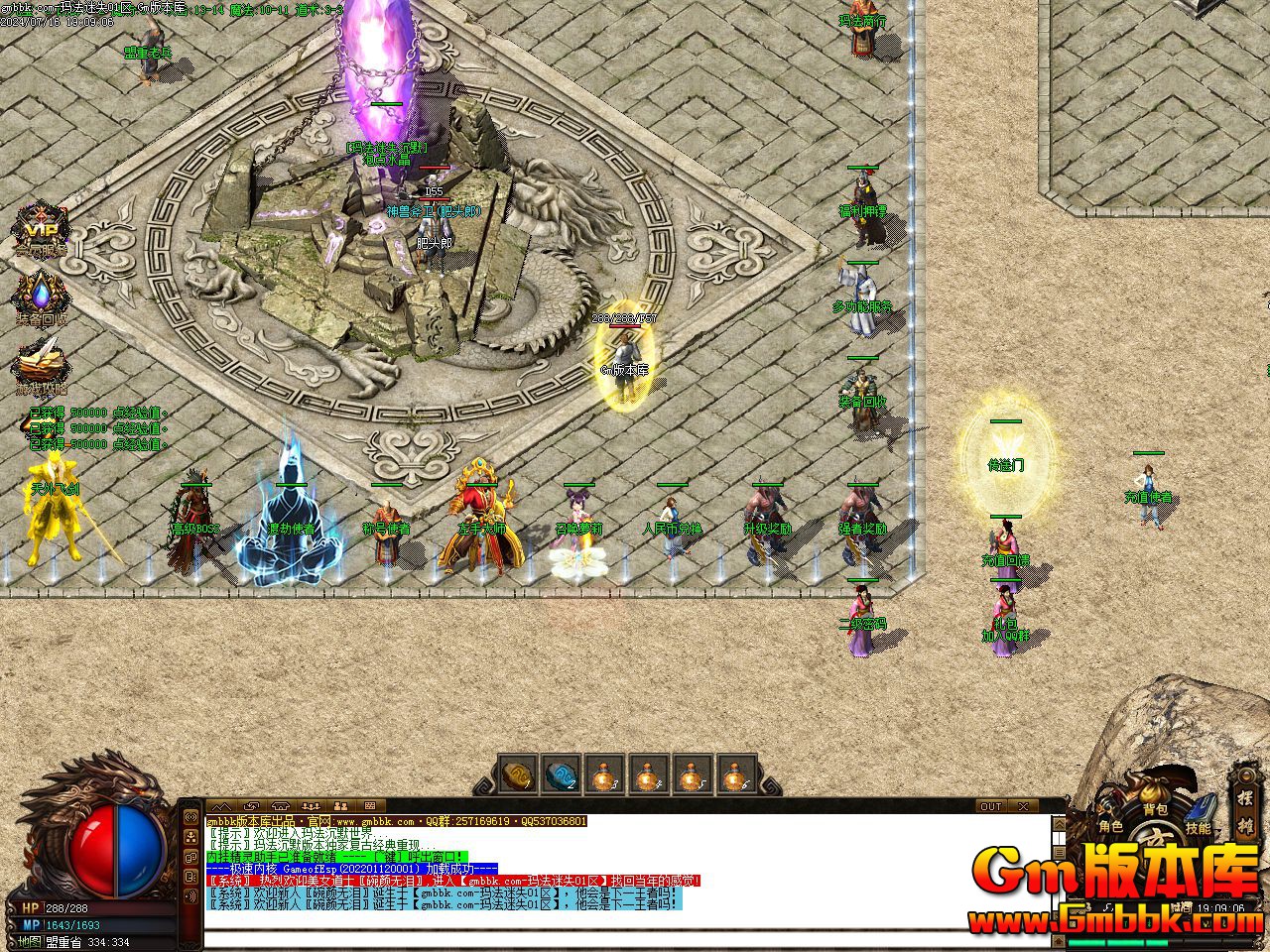
Task: Close the game with the X button beside OUT
Action: pyautogui.click(x=1024, y=806)
